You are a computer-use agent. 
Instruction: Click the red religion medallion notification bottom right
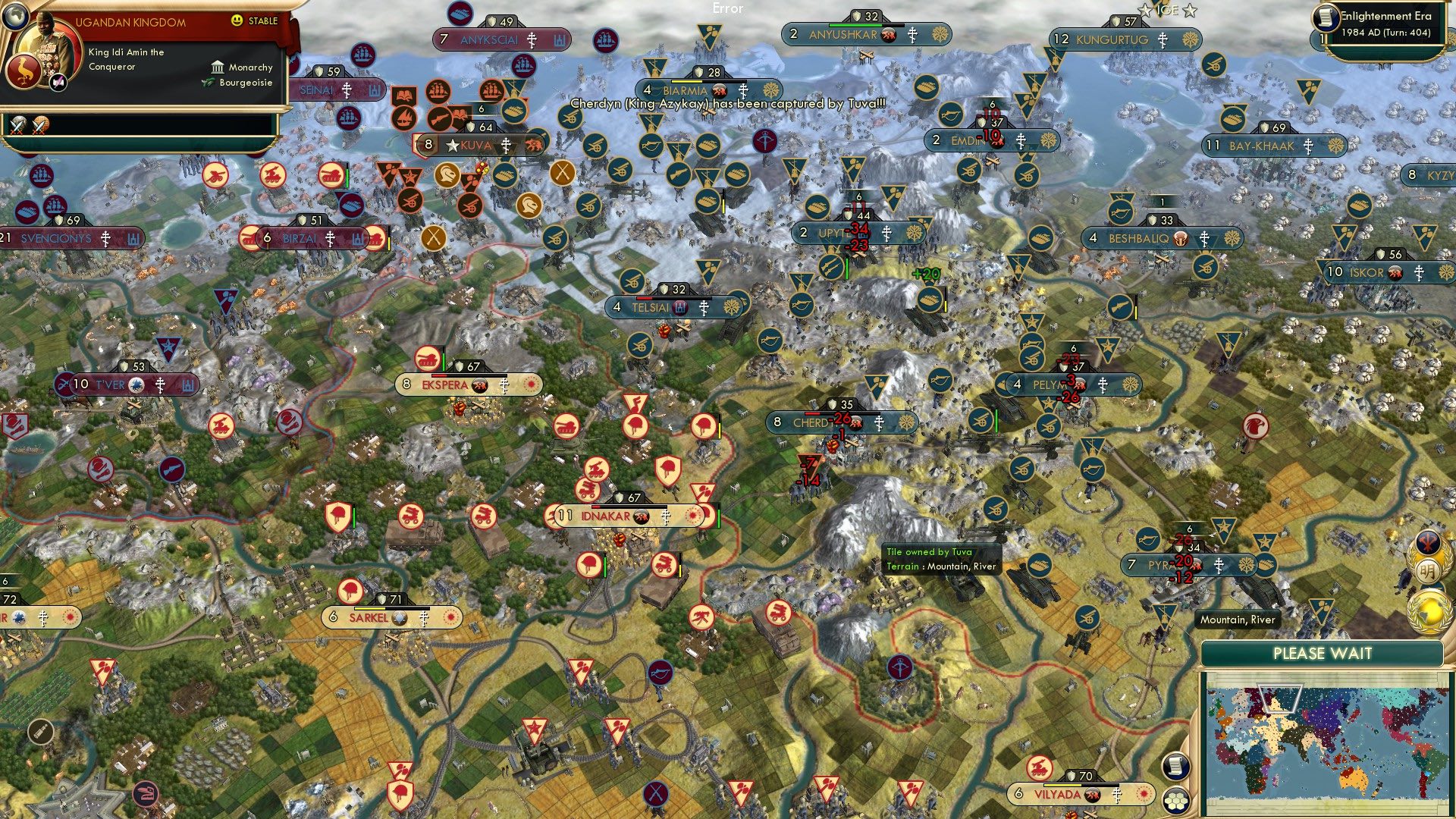point(1427,543)
